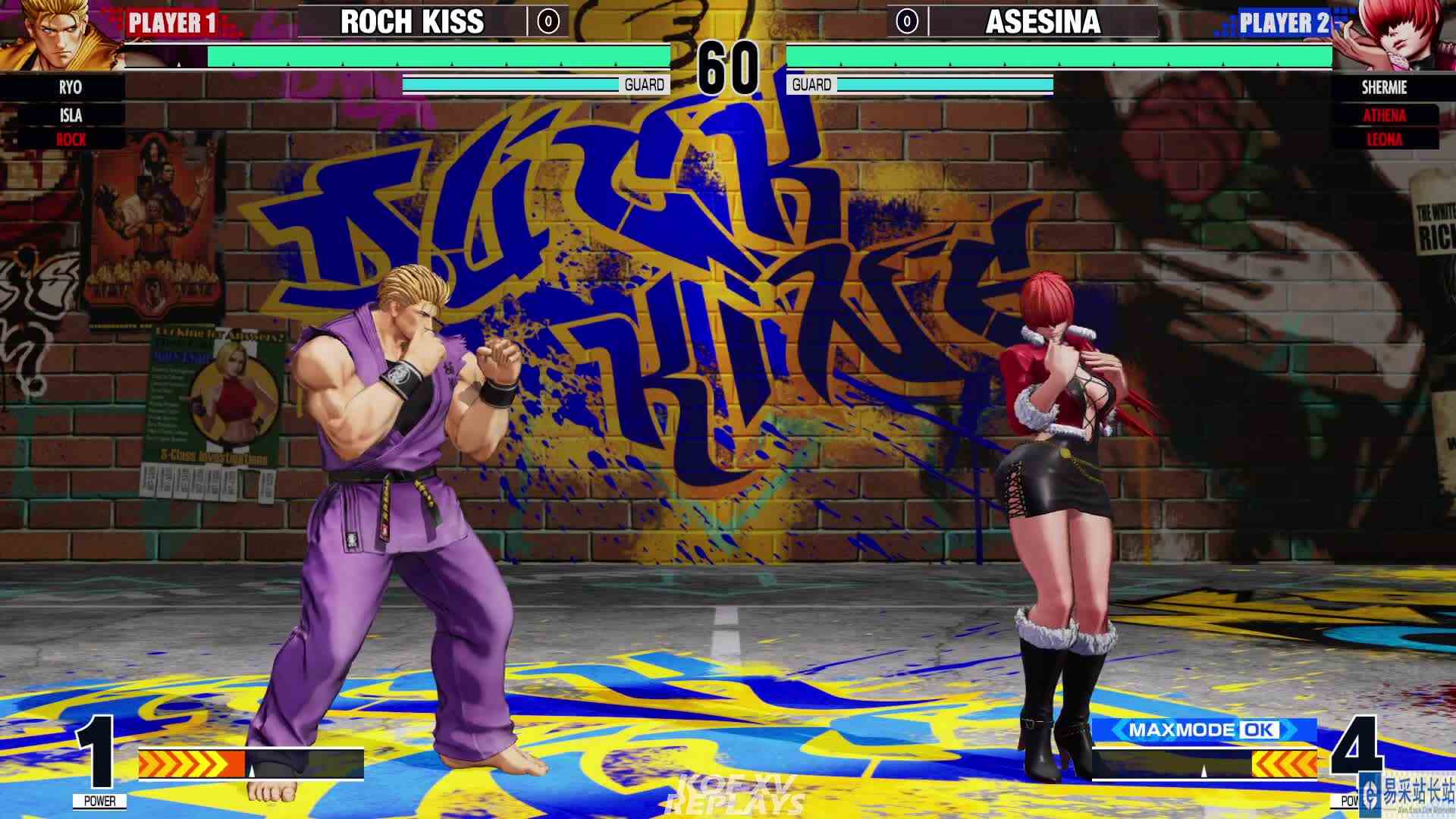Expand the ROCK entry on Player 1 list
Image resolution: width=1456 pixels, height=819 pixels.
click(x=68, y=140)
